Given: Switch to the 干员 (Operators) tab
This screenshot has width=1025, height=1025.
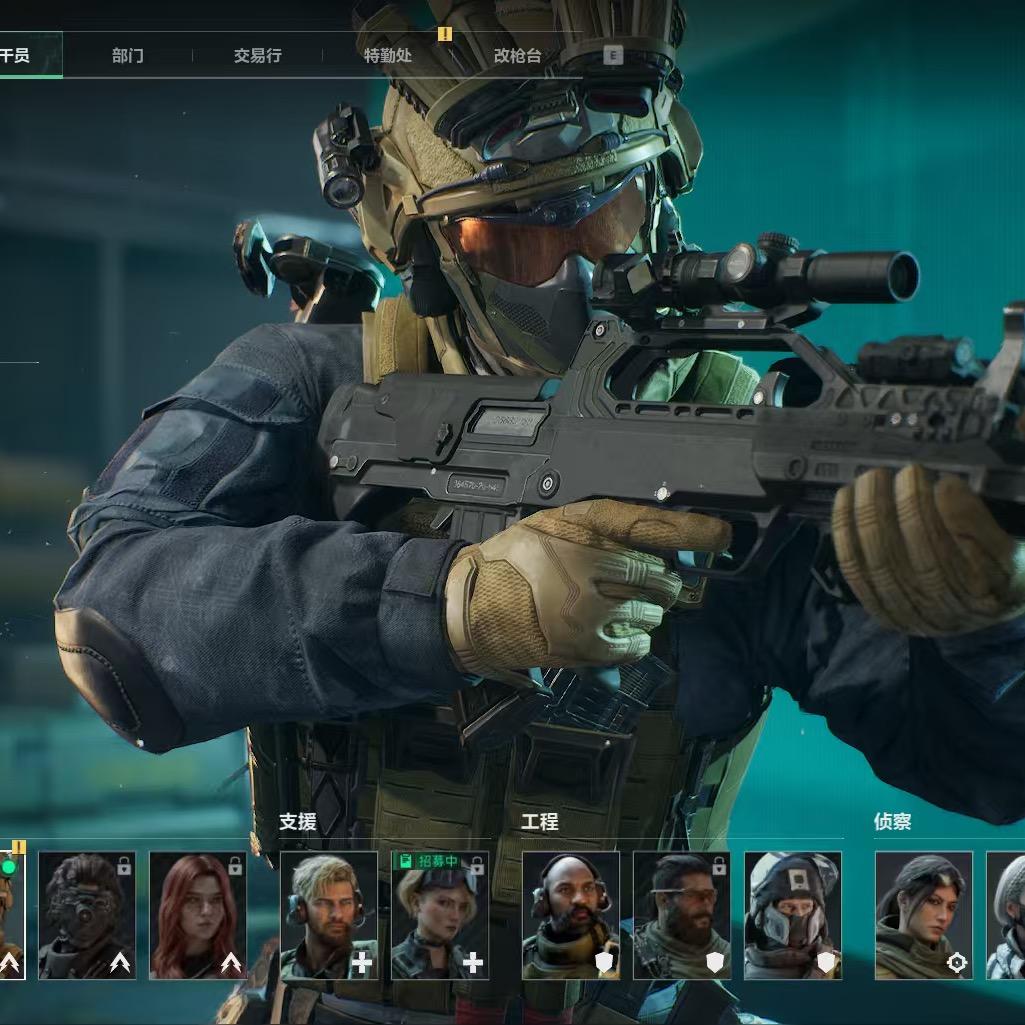Looking at the screenshot, I should point(18,56).
